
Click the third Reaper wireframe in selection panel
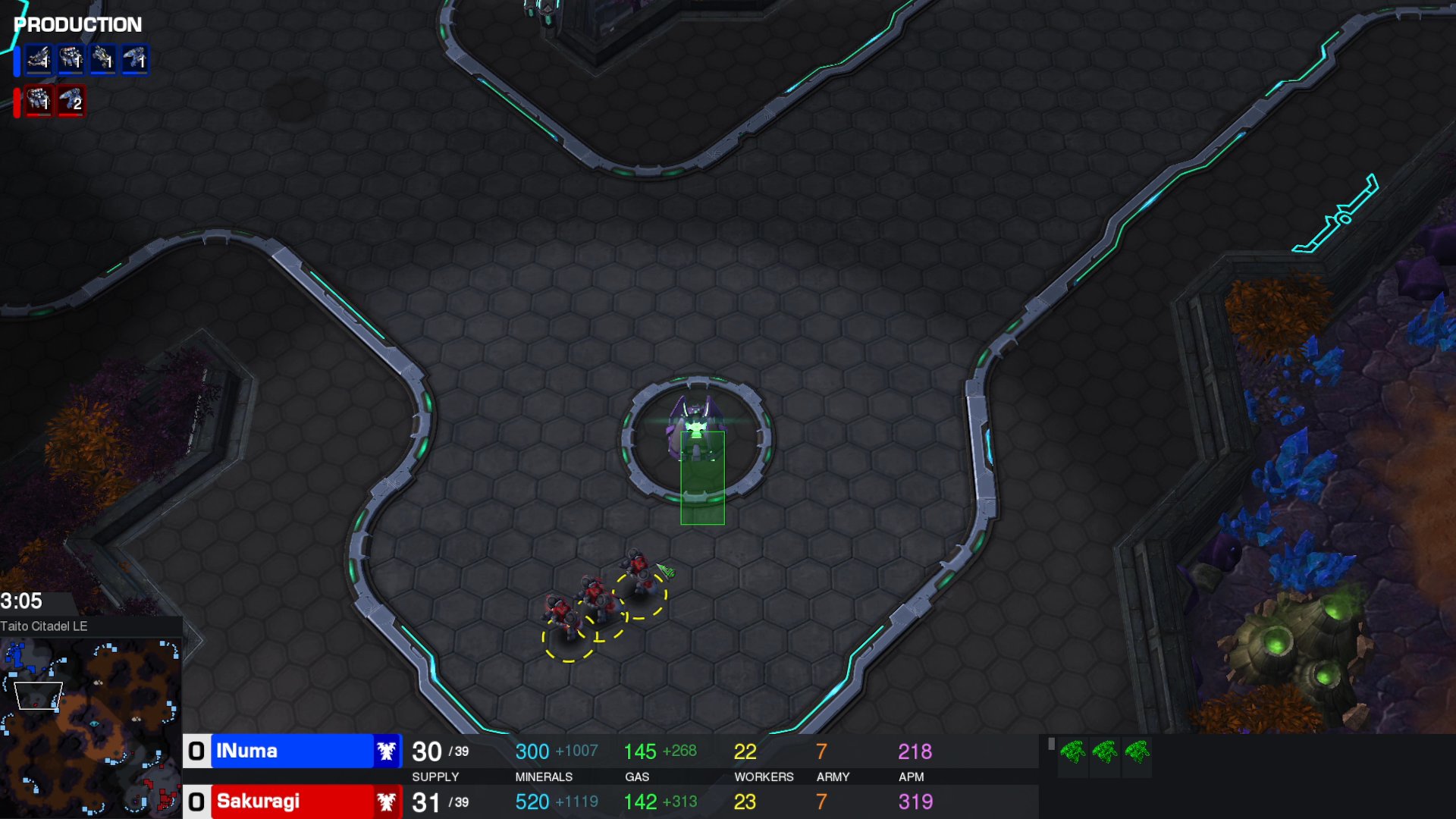[1138, 755]
